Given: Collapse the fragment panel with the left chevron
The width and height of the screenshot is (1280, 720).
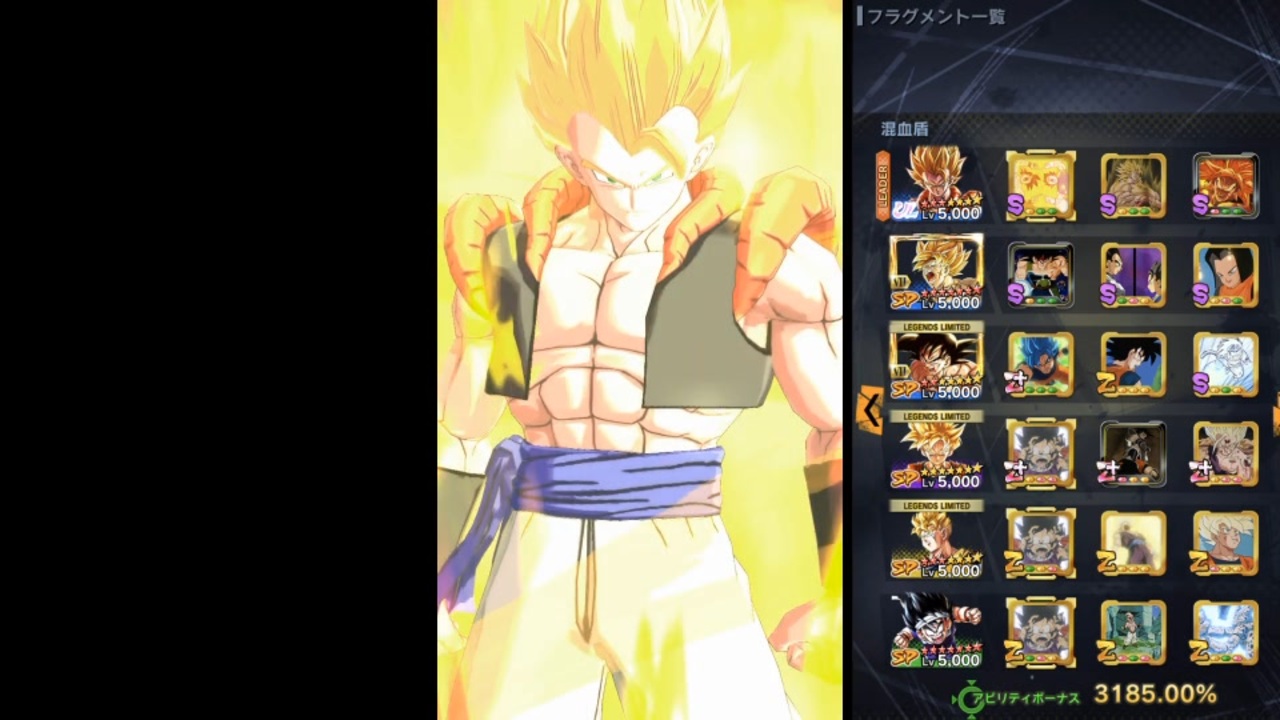Looking at the screenshot, I should [x=871, y=410].
